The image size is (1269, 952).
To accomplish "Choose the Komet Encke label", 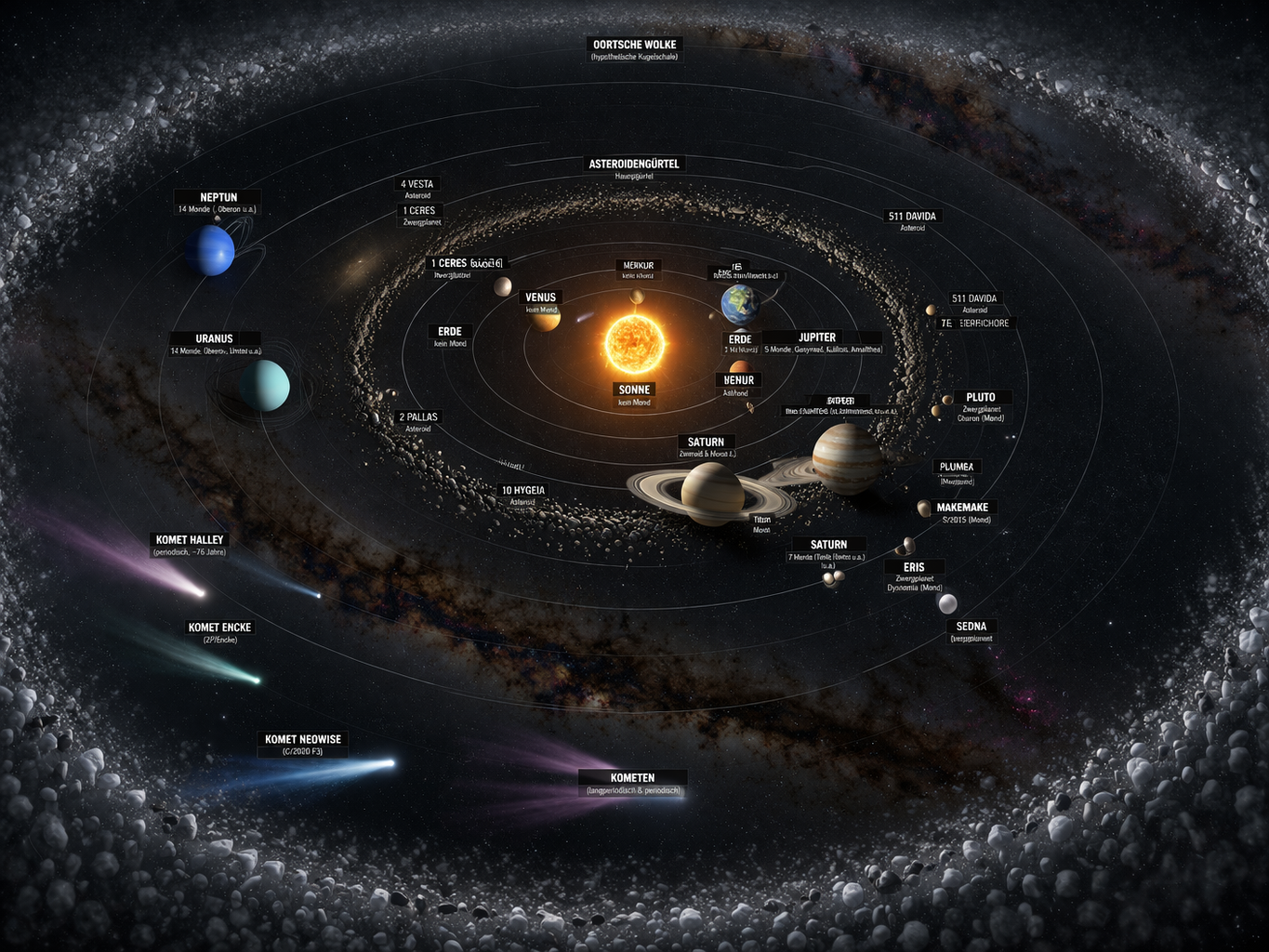I will [x=220, y=628].
